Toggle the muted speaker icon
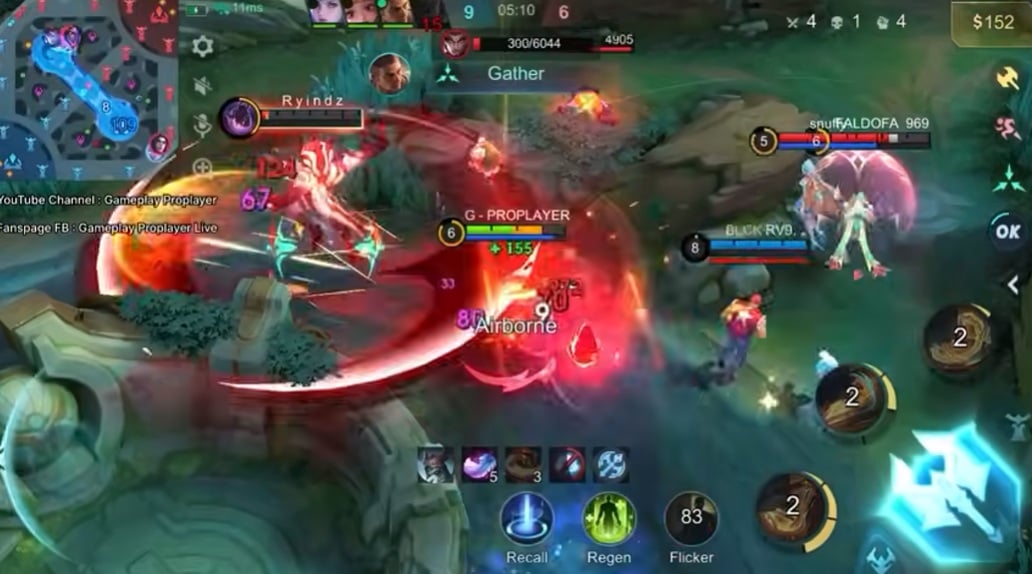This screenshot has height=574, width=1032. (x=203, y=86)
